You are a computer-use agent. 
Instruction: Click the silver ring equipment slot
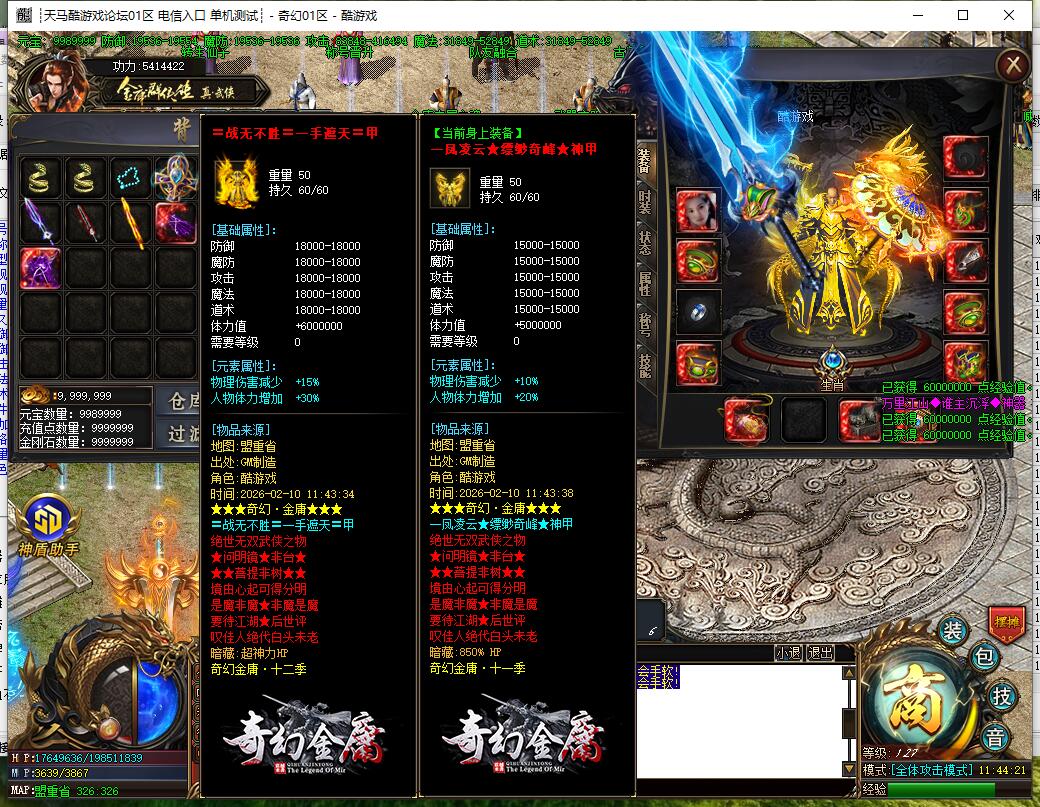[x=697, y=311]
